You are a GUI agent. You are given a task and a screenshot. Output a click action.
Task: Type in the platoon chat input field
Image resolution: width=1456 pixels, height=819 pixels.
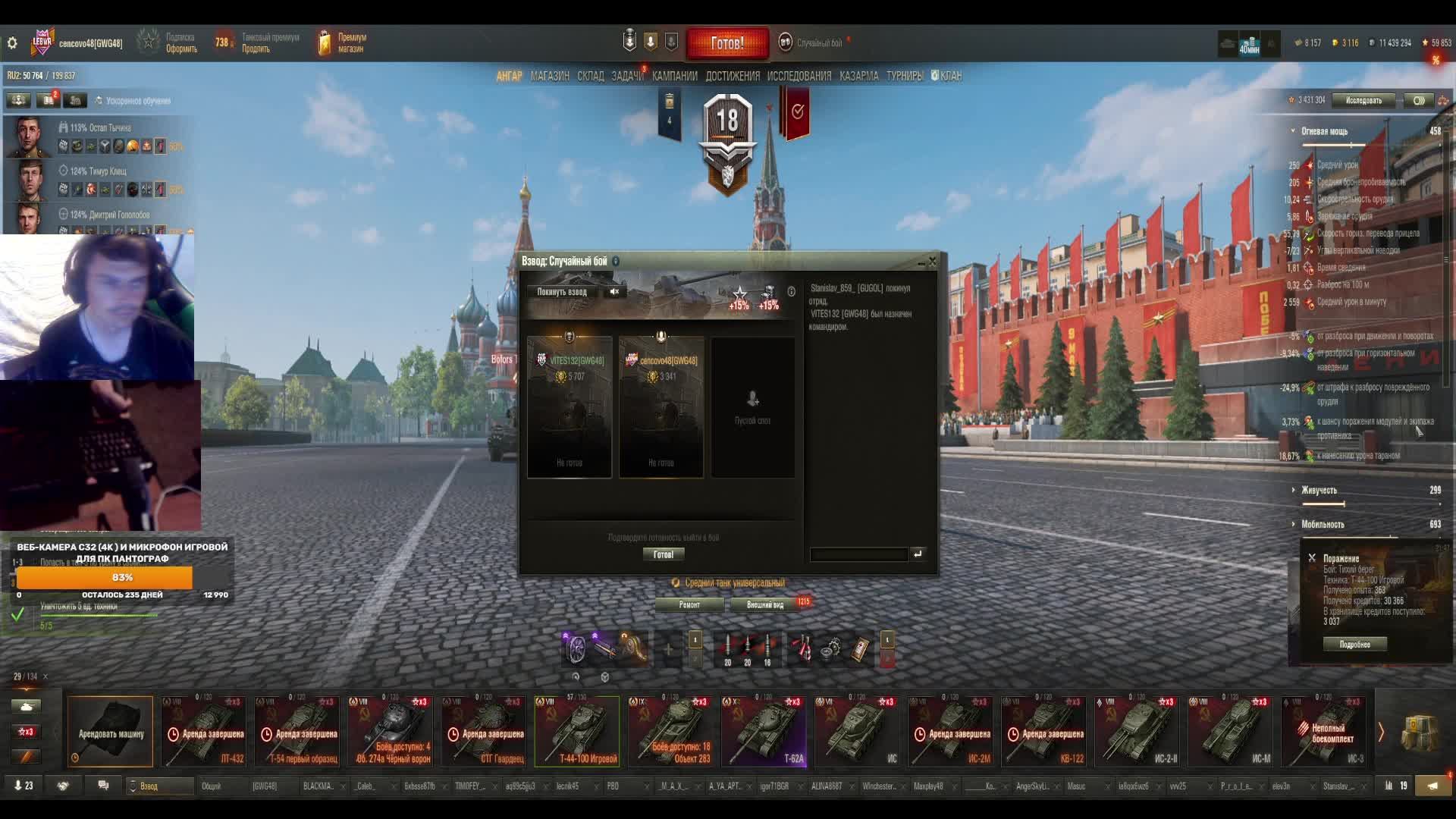point(858,554)
